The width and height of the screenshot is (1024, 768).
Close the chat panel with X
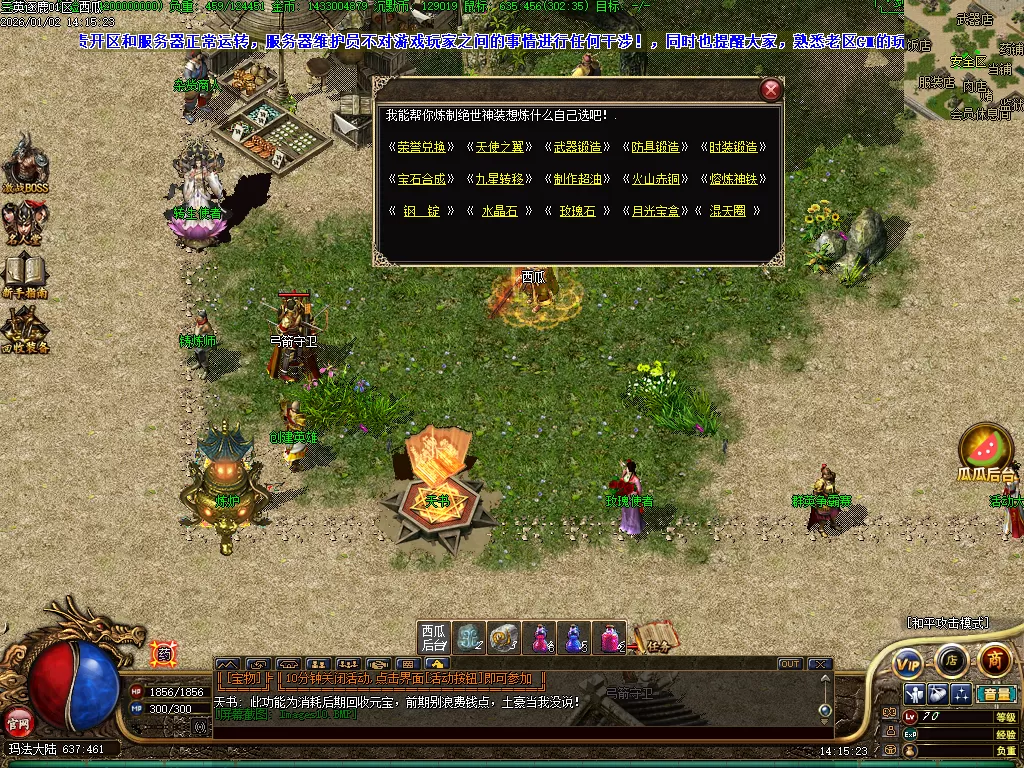point(820,664)
